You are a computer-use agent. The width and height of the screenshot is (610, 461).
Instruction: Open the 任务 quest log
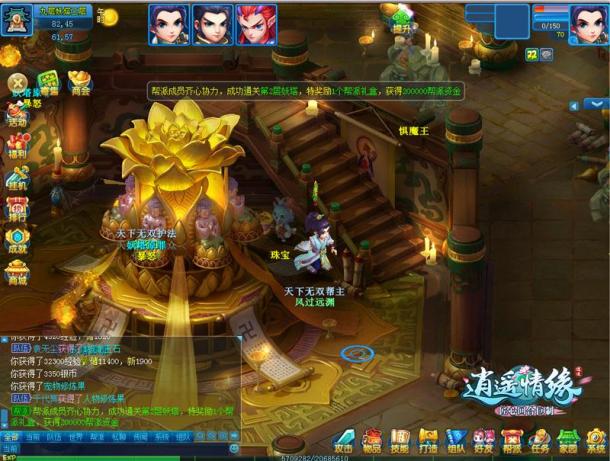click(x=540, y=441)
